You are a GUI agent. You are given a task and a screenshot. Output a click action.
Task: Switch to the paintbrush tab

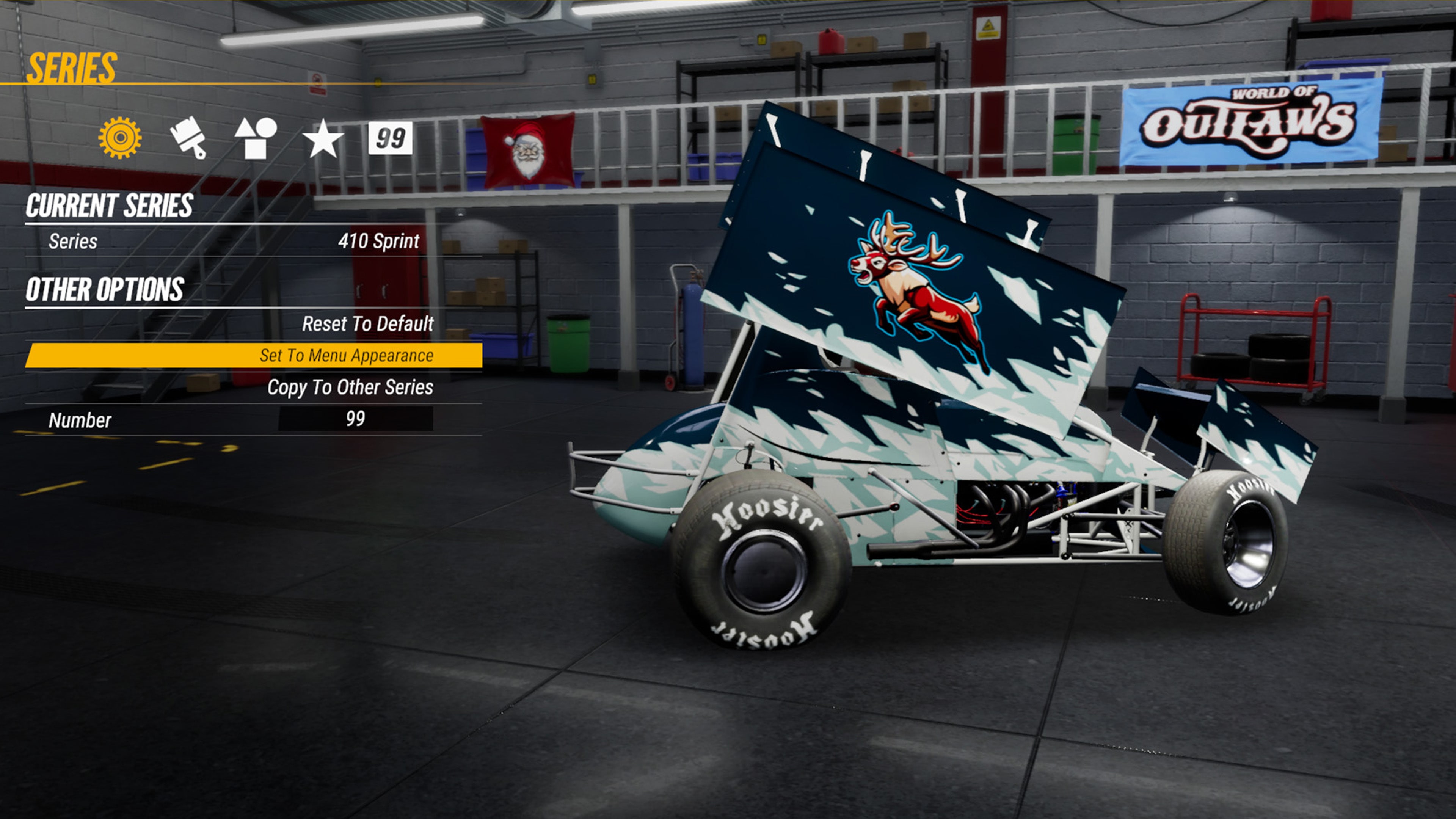(x=188, y=138)
